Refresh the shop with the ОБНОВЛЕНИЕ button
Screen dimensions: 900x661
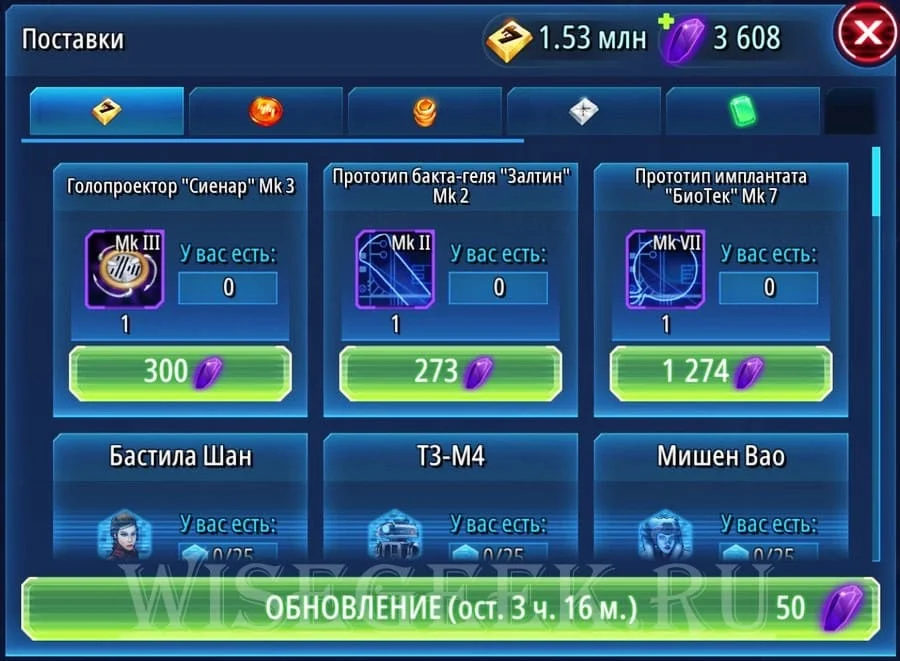(448, 609)
